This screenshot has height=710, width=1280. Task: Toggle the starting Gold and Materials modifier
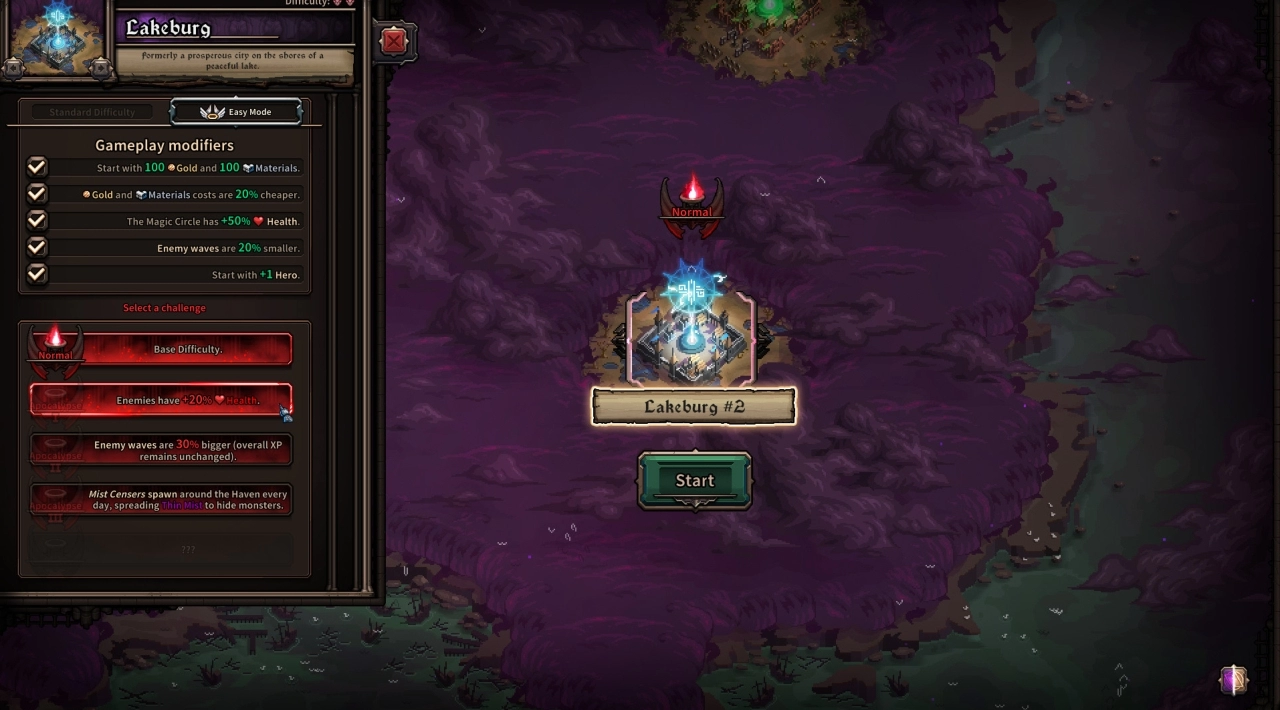[x=37, y=167]
